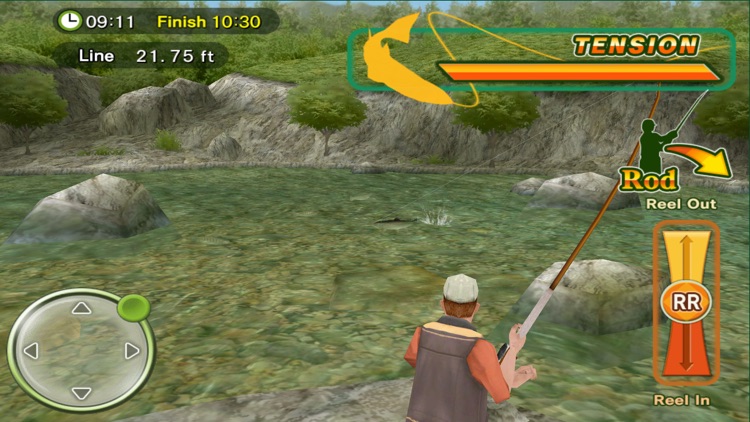The width and height of the screenshot is (750, 422).
Task: Tap the up arrow on the directional pad
Action: (x=81, y=309)
